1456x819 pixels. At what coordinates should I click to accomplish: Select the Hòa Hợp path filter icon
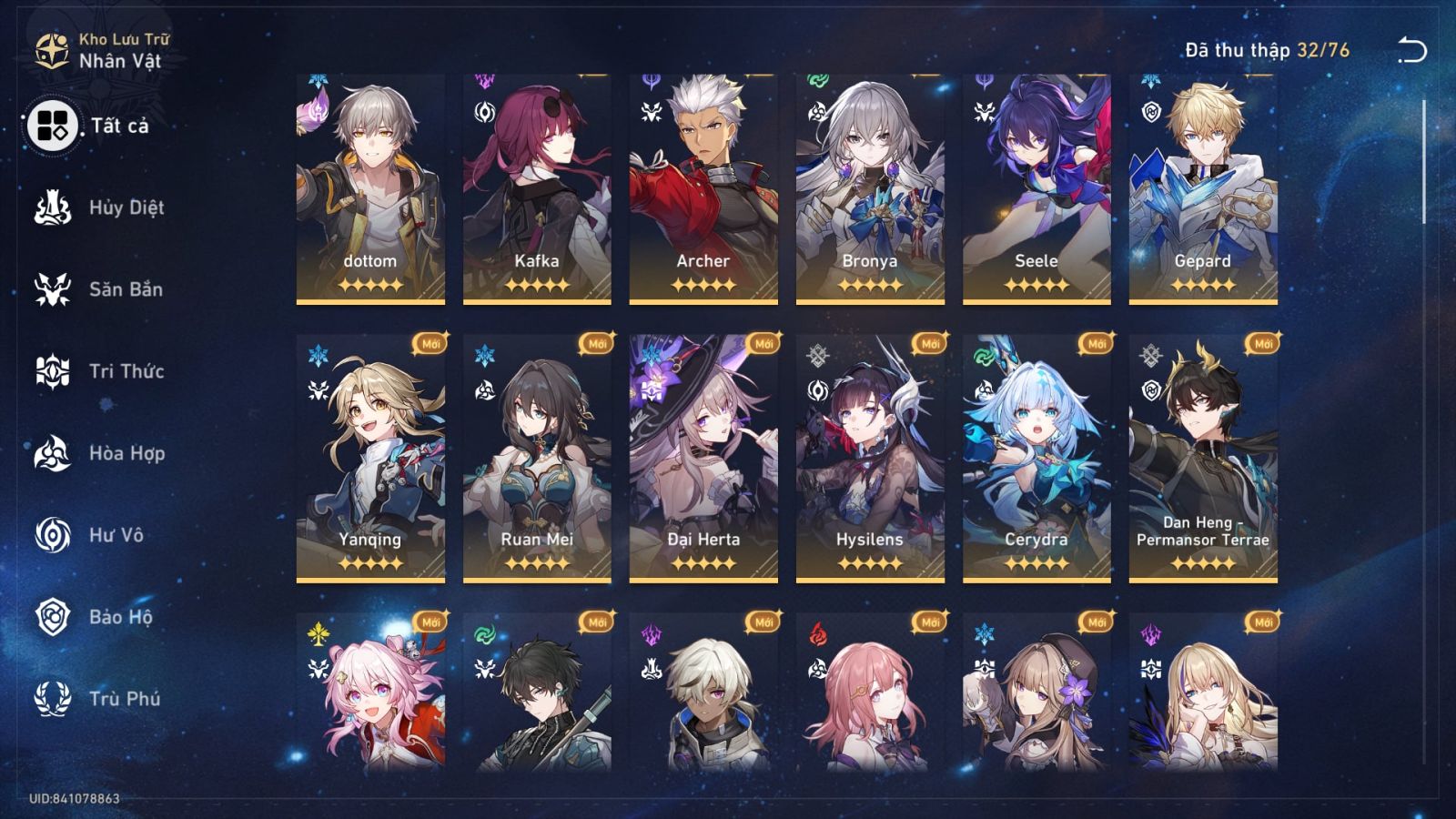[x=53, y=453]
